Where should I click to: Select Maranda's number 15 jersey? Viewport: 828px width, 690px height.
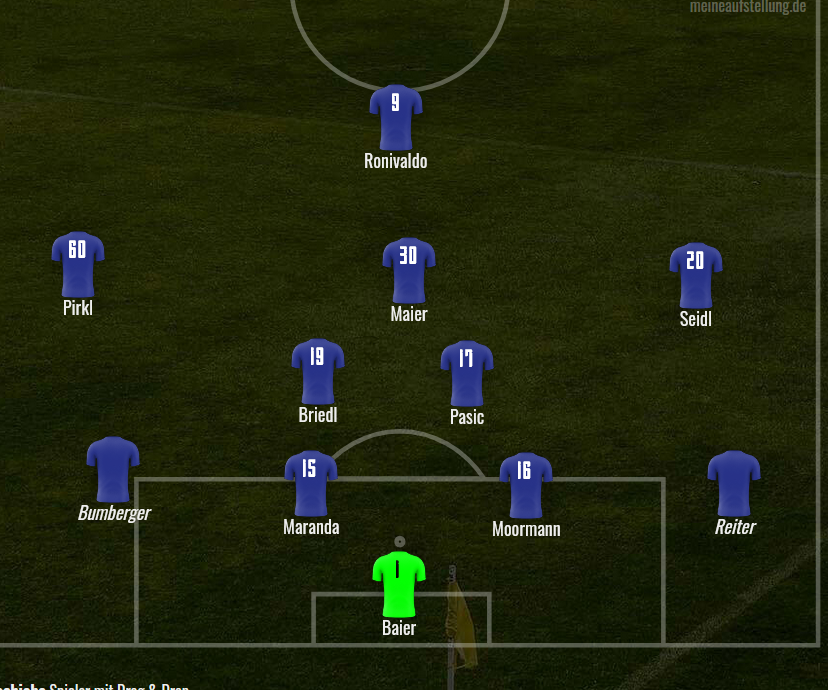pyautogui.click(x=311, y=482)
